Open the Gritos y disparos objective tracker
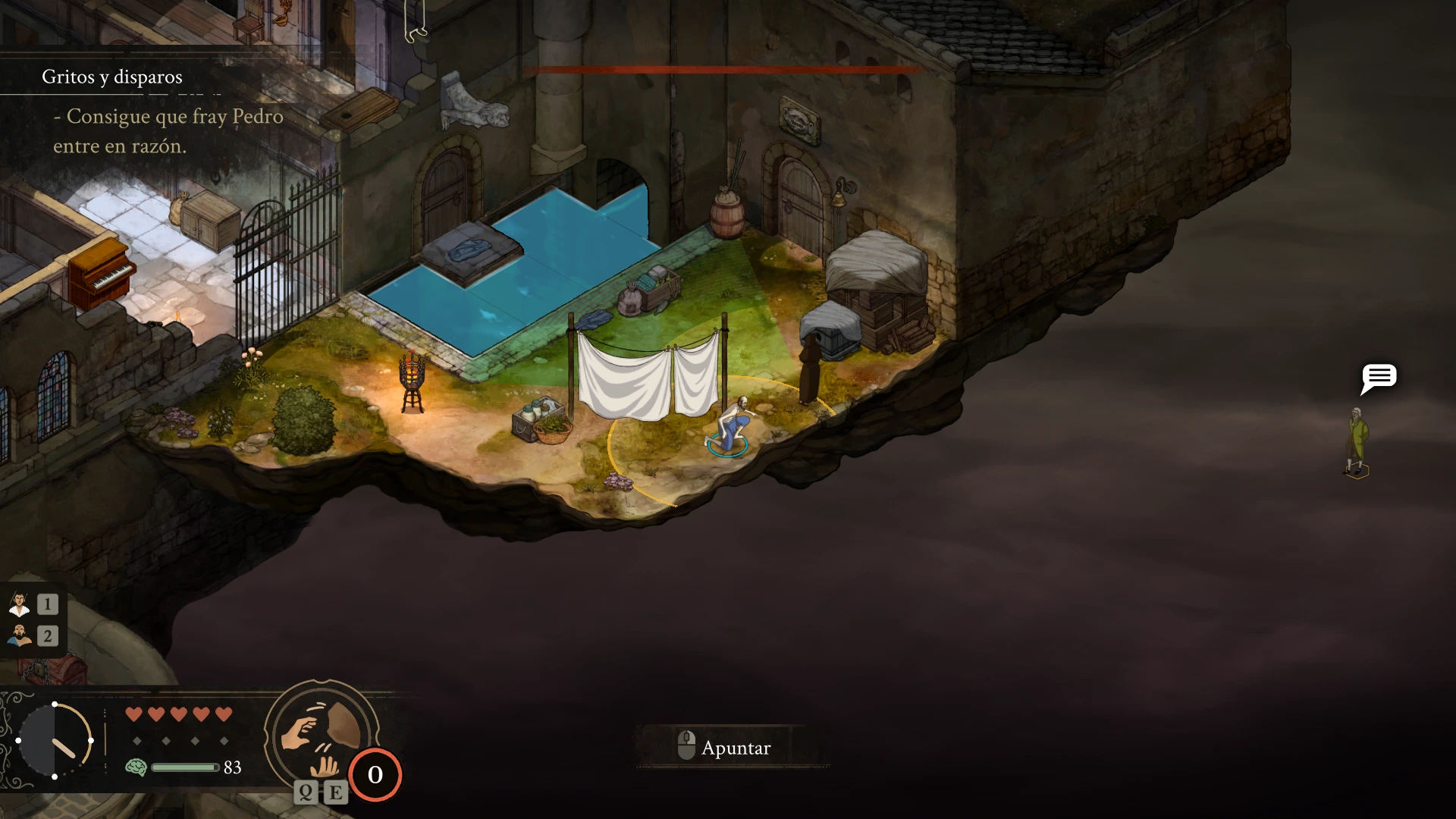1456x819 pixels. click(112, 77)
